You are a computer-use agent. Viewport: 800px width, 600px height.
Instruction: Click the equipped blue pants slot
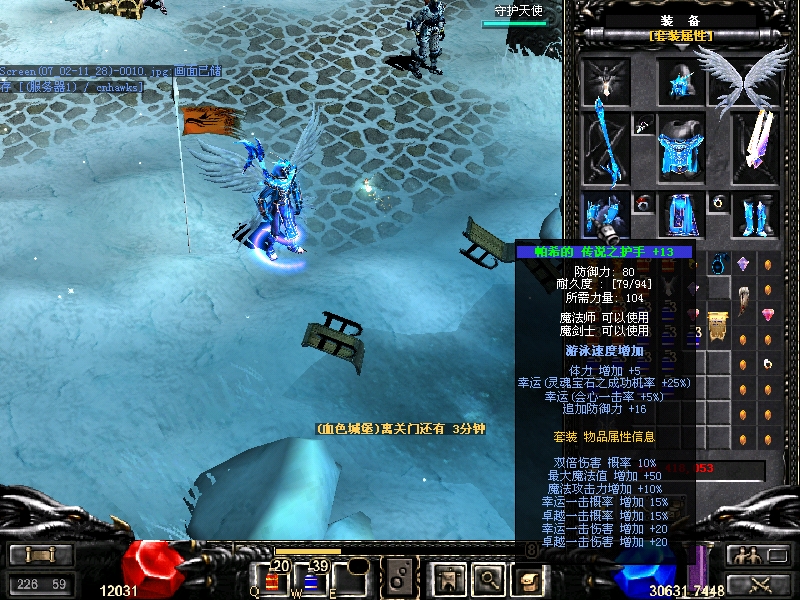point(682,214)
